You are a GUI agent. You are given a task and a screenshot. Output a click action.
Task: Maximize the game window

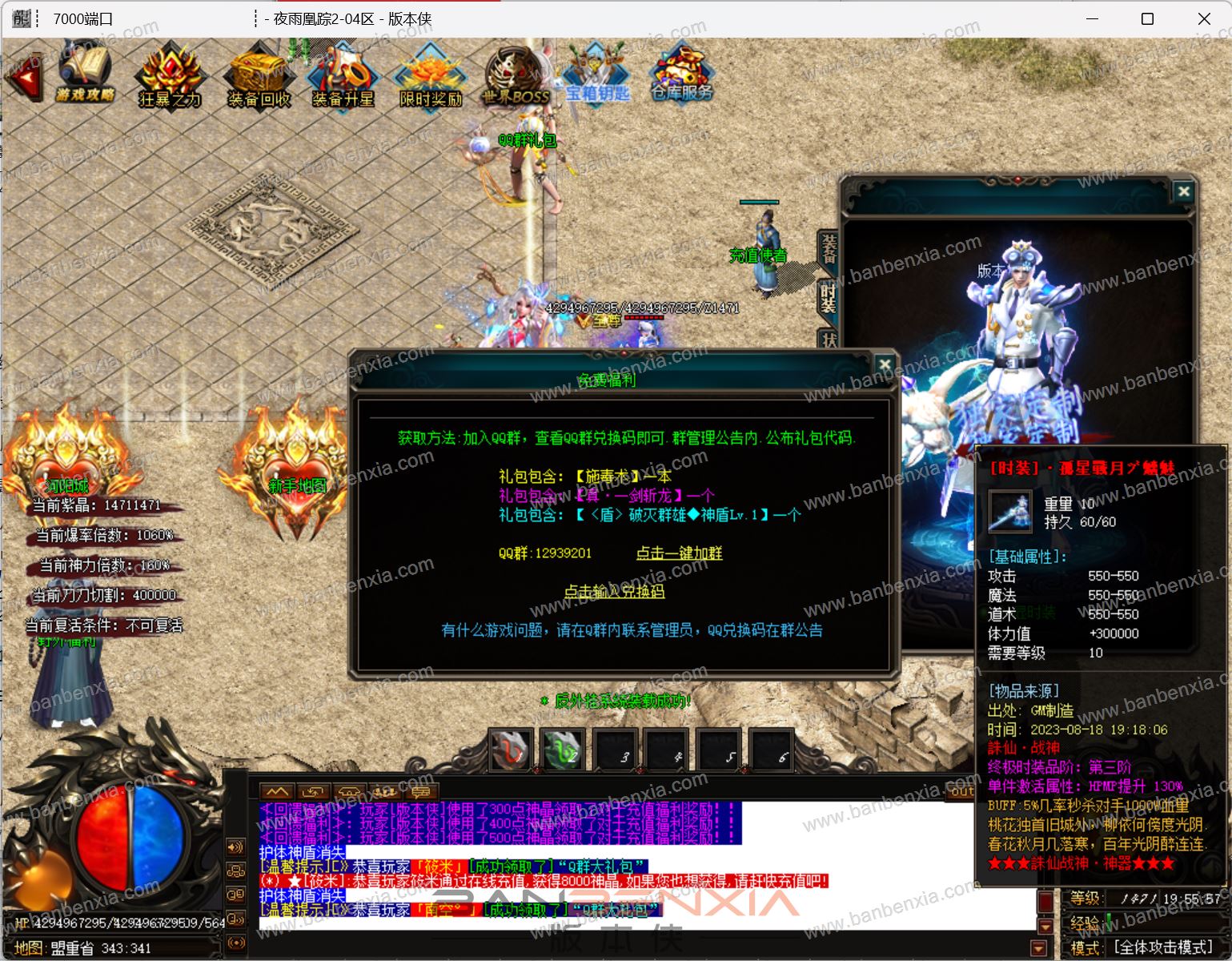point(1147,18)
